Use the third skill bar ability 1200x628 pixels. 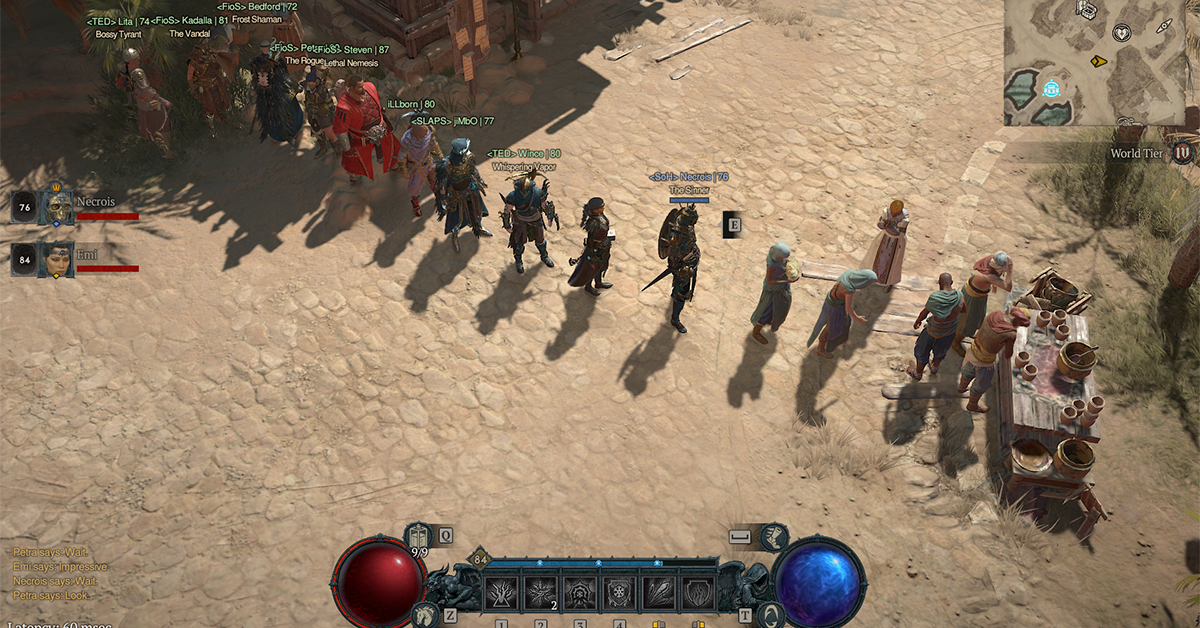[x=580, y=594]
